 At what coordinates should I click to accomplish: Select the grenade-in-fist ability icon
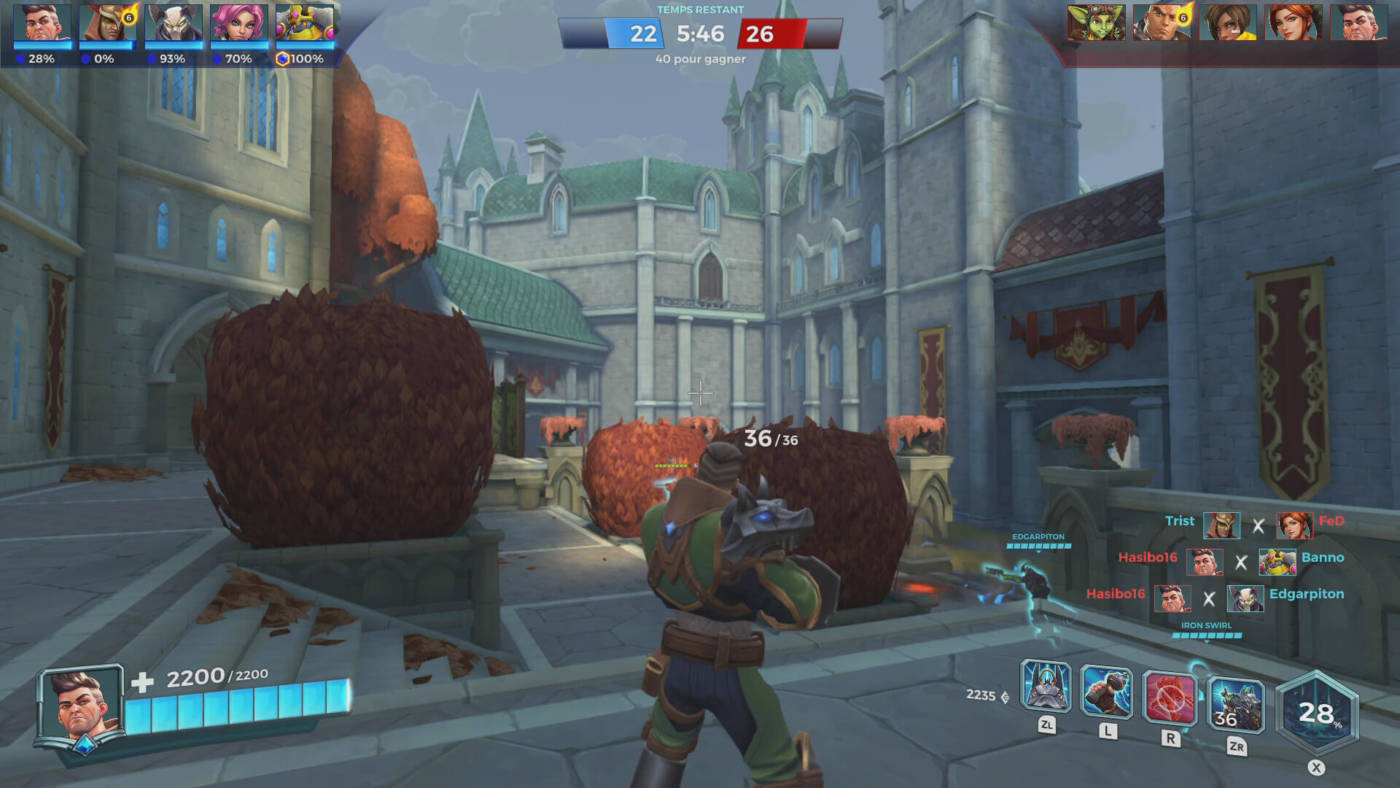[x=1107, y=691]
